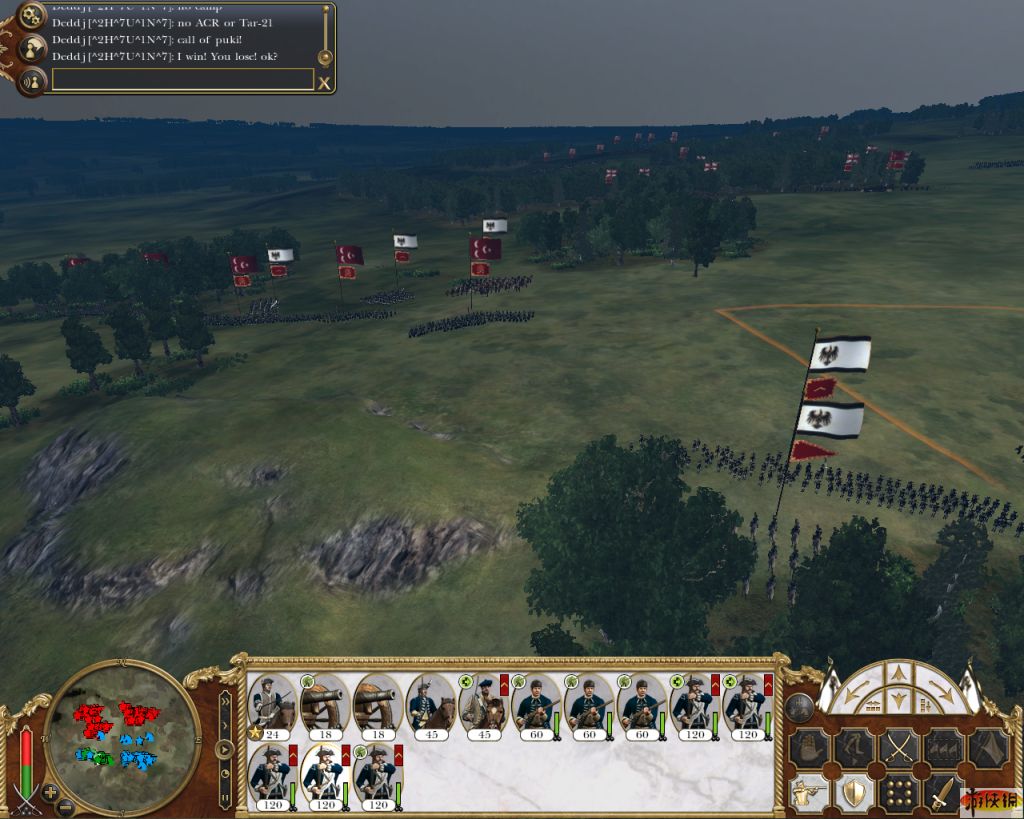
Task: Set fastest speed with double-arrow control
Action: click(225, 700)
